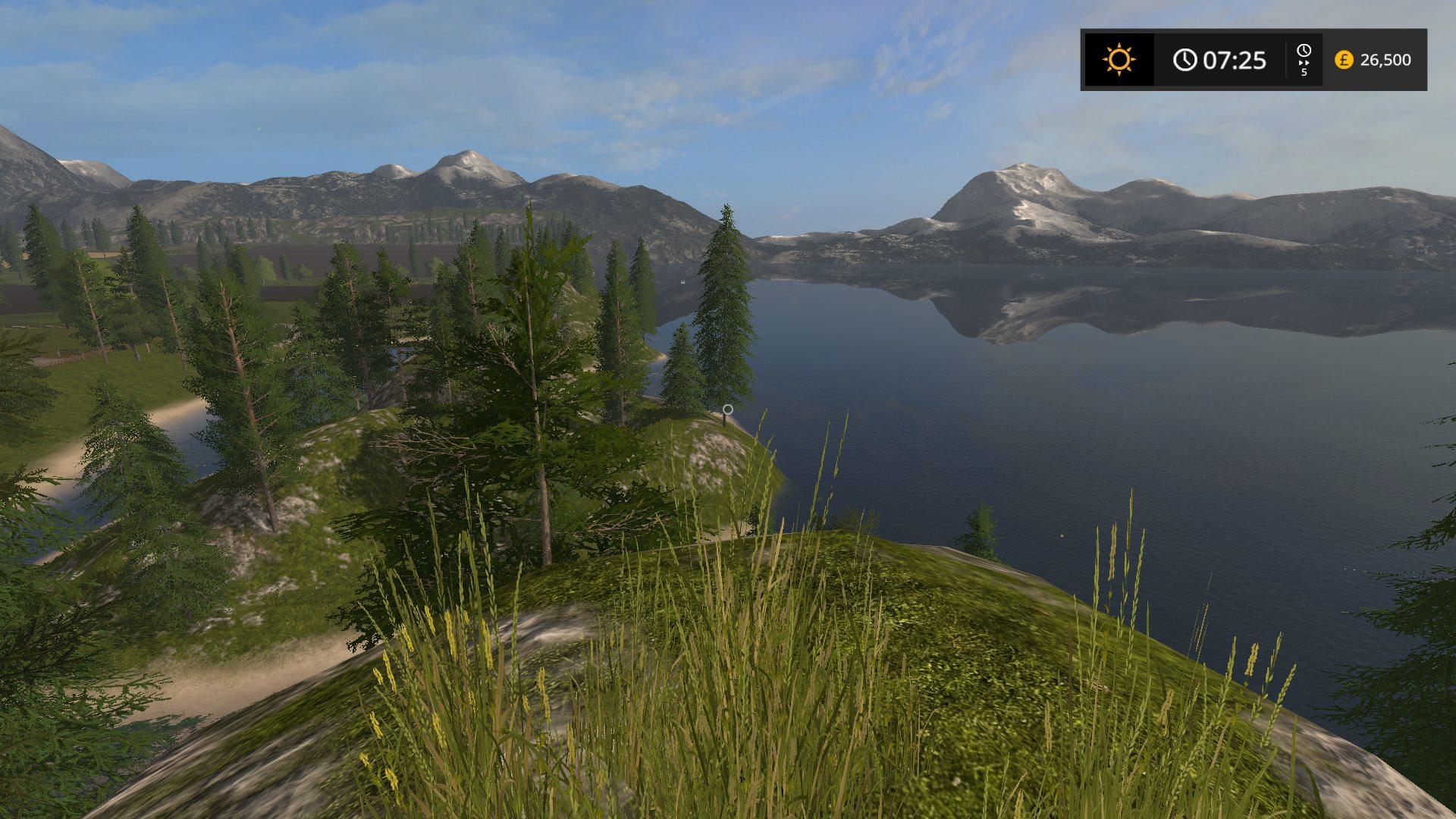Click the sunny weather icon
Screen dimensions: 1456x819
pos(1119,59)
